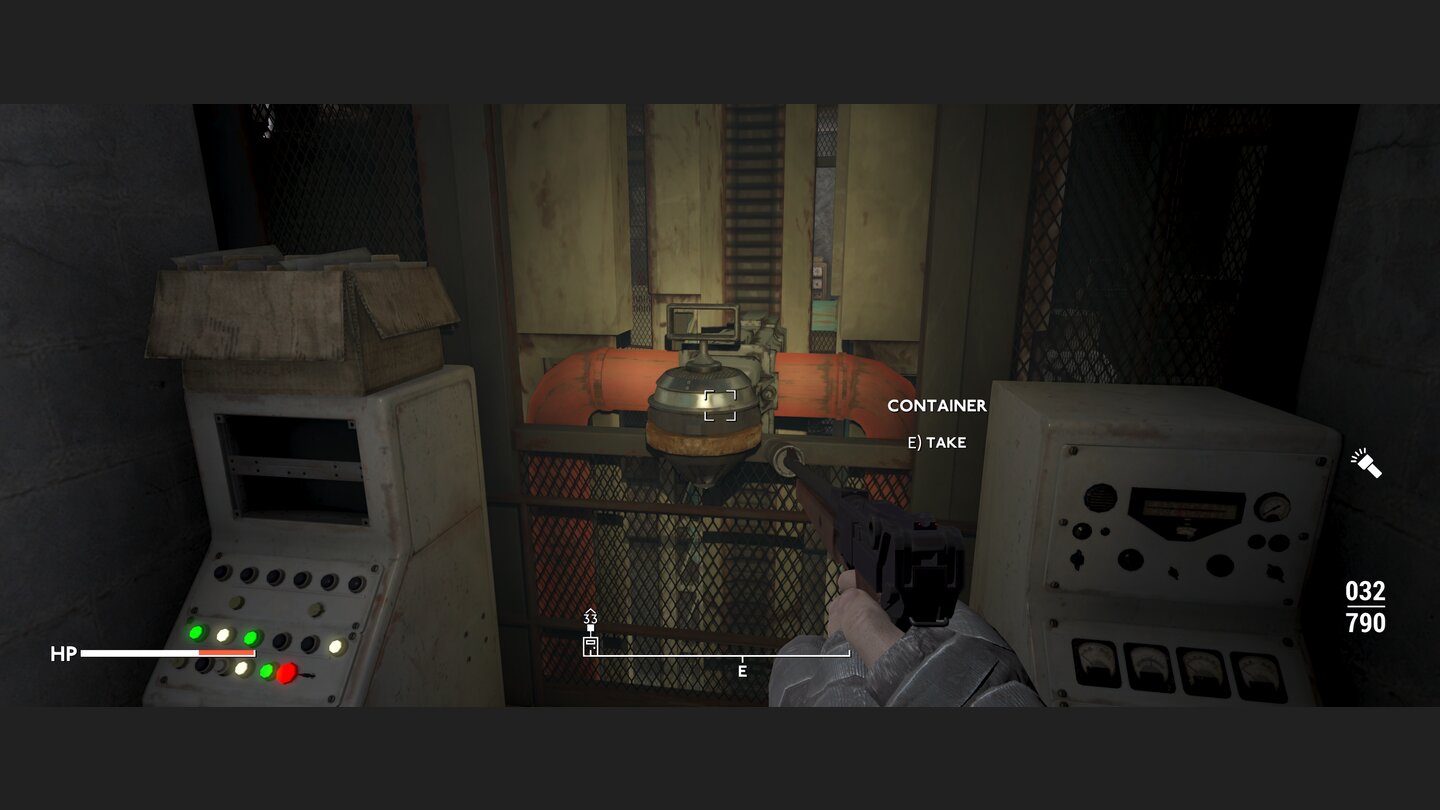The image size is (1440, 810).
Task: Click the pressure gauge on the right console
Action: [1274, 507]
